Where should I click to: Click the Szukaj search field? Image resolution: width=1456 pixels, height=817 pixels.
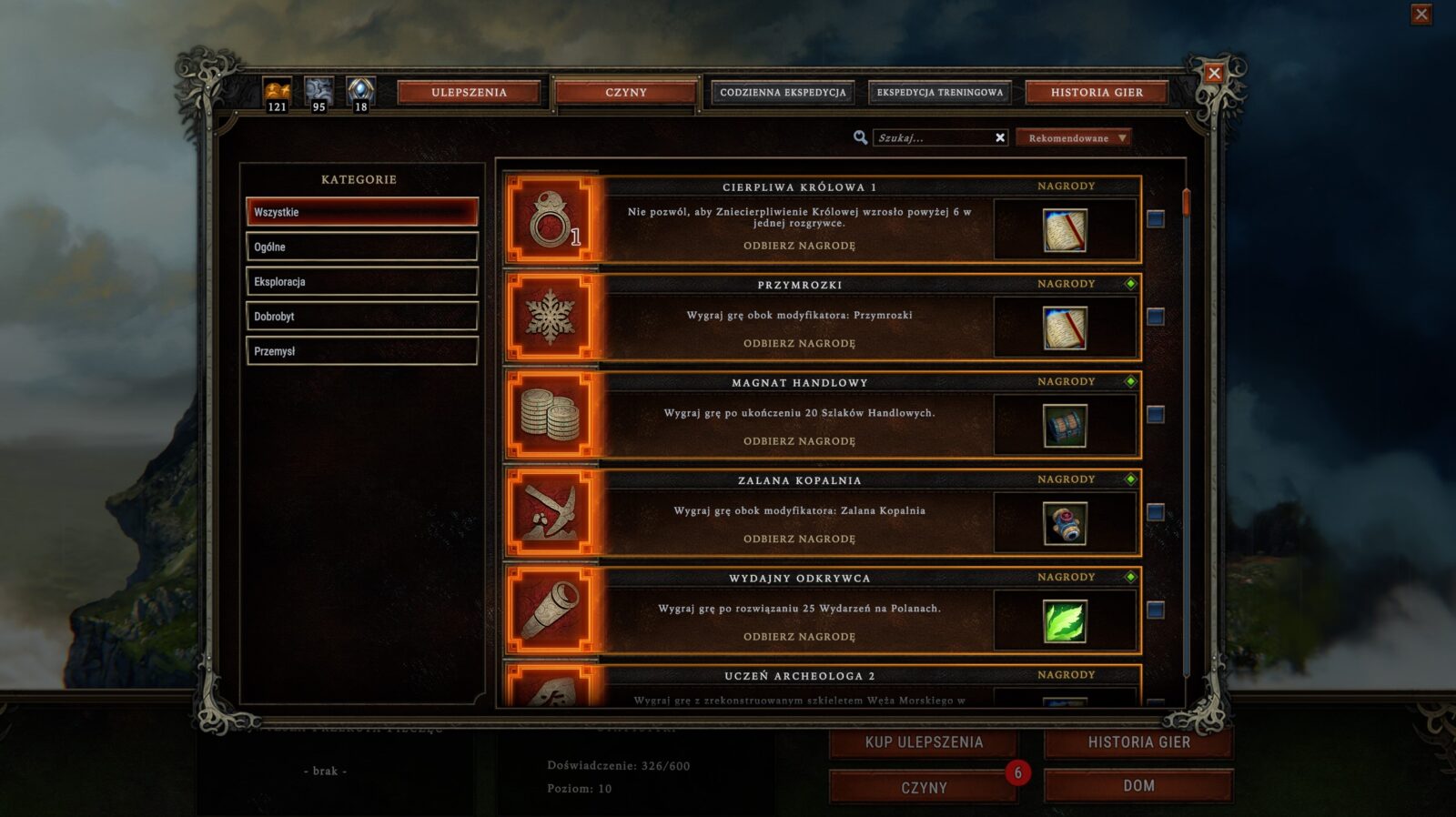[932, 138]
